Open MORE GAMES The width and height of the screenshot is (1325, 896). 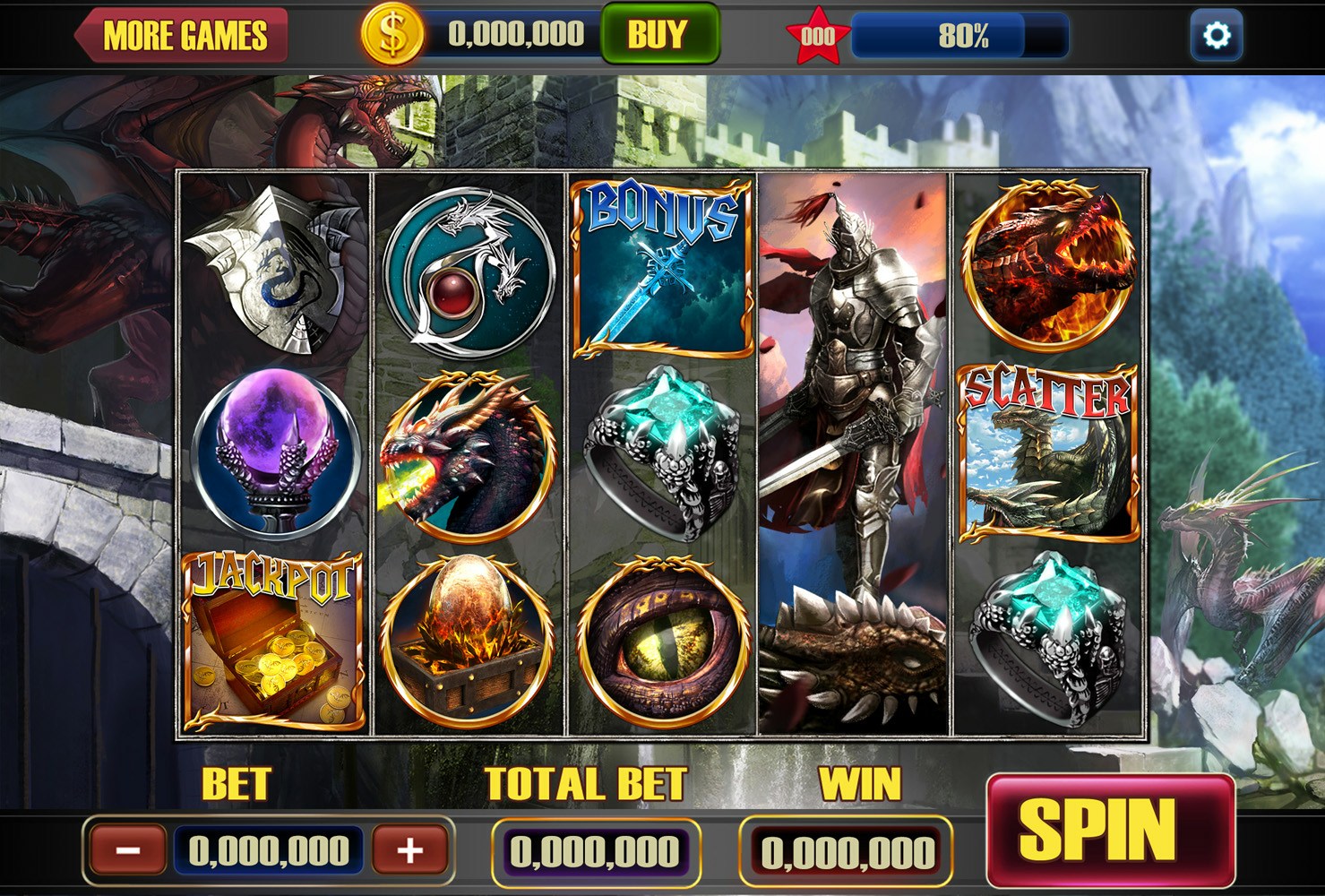coord(186,36)
